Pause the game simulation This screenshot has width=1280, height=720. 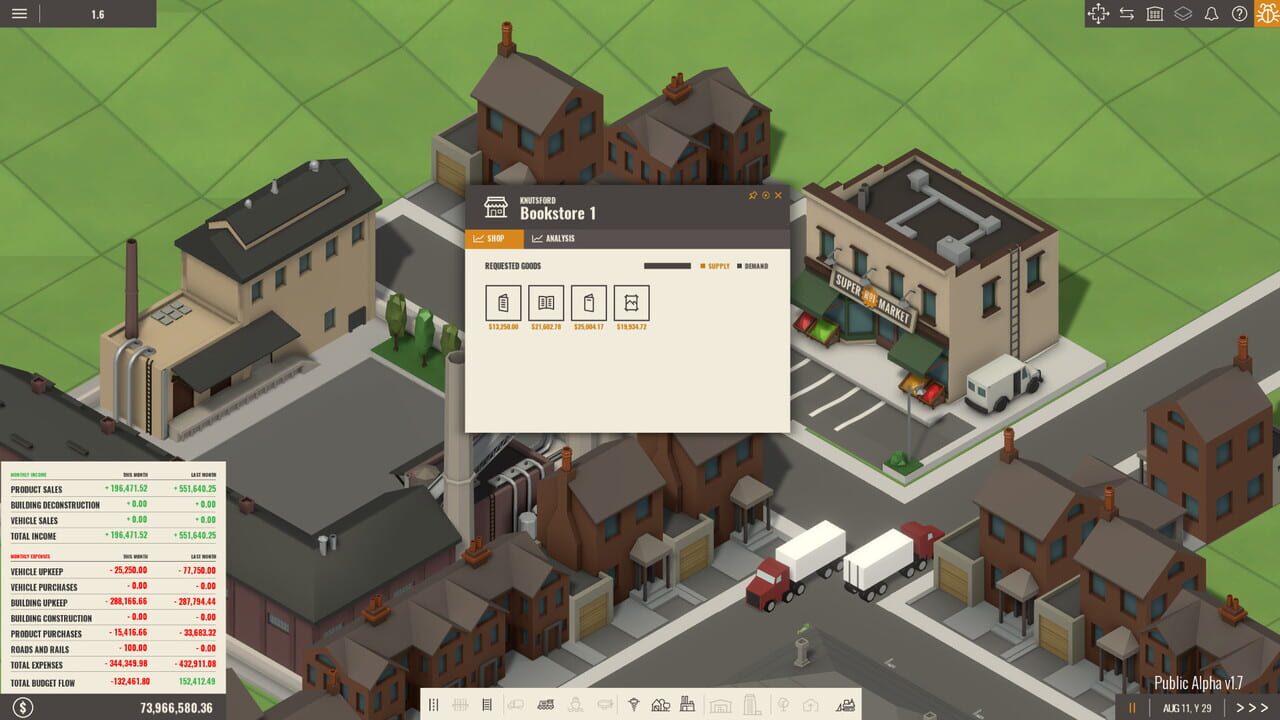[x=1133, y=707]
